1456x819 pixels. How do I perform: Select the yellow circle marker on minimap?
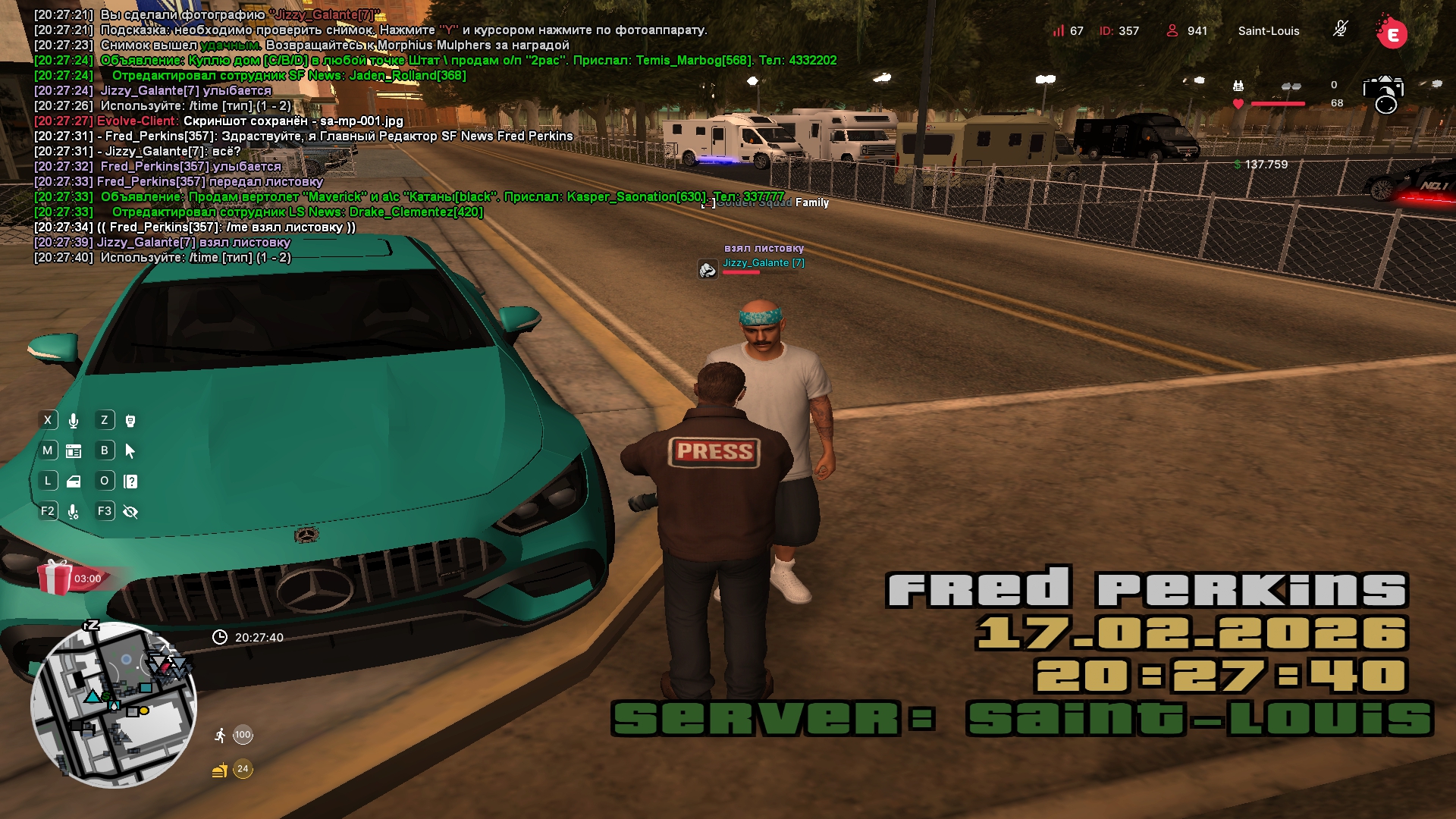[144, 711]
